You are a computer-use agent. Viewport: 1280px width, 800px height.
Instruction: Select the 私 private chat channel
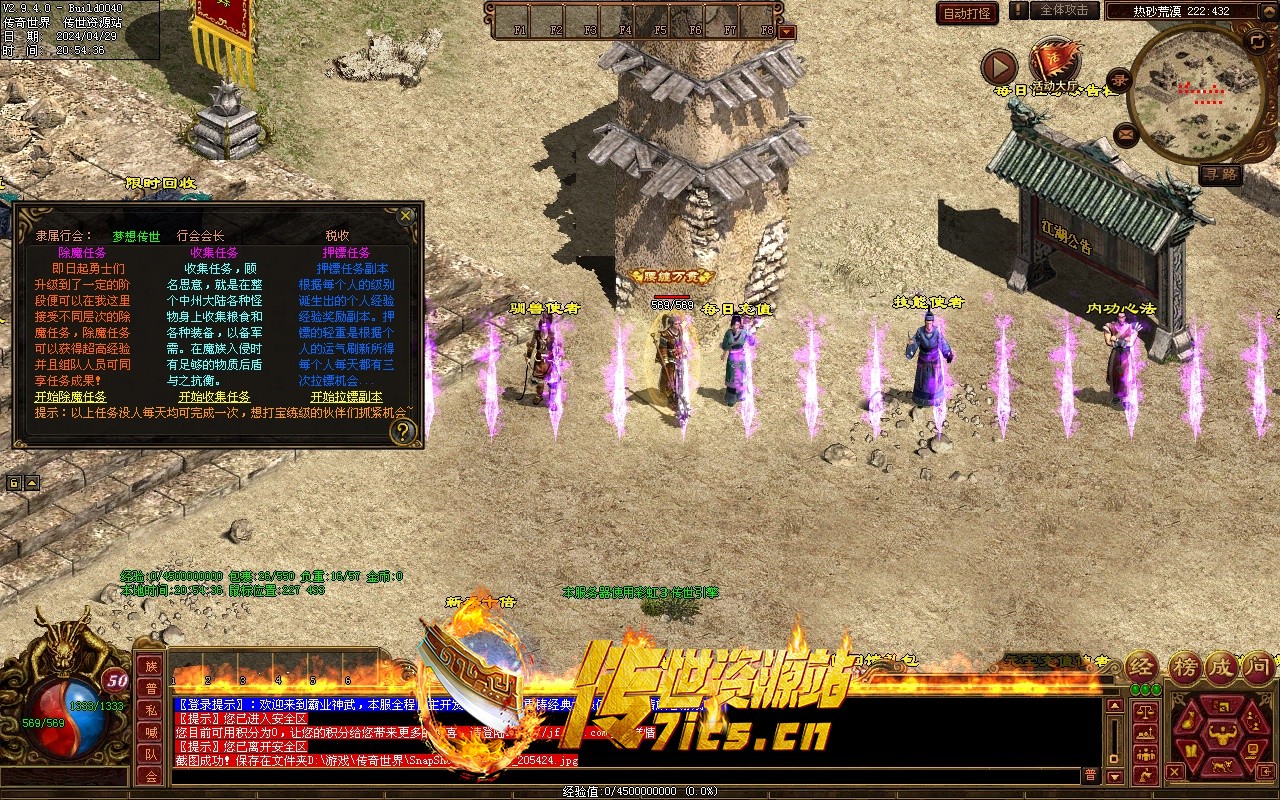click(150, 710)
